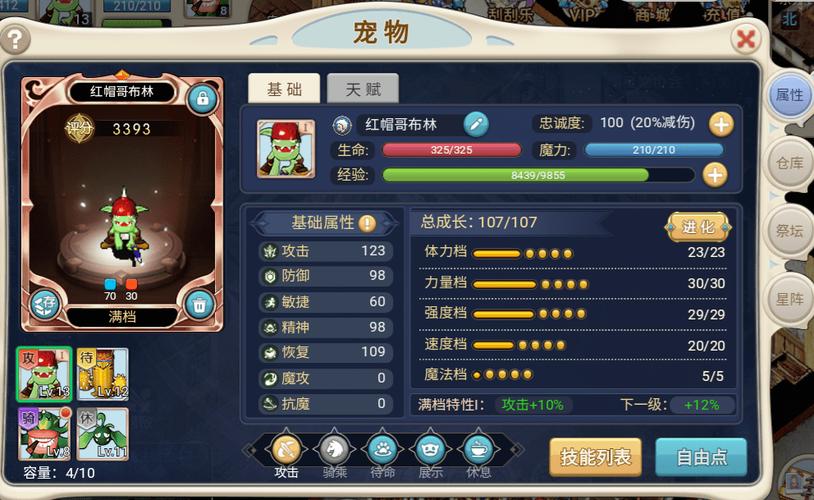Toggle the pet lock icon

click(x=202, y=97)
